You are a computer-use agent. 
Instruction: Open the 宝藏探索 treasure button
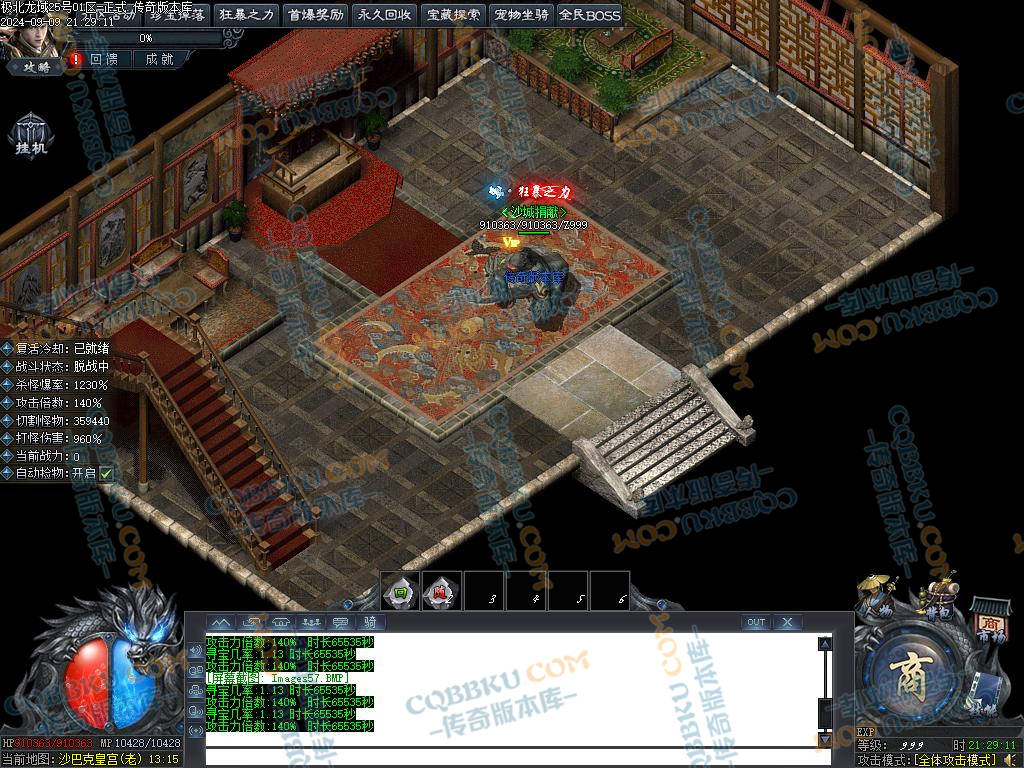452,15
